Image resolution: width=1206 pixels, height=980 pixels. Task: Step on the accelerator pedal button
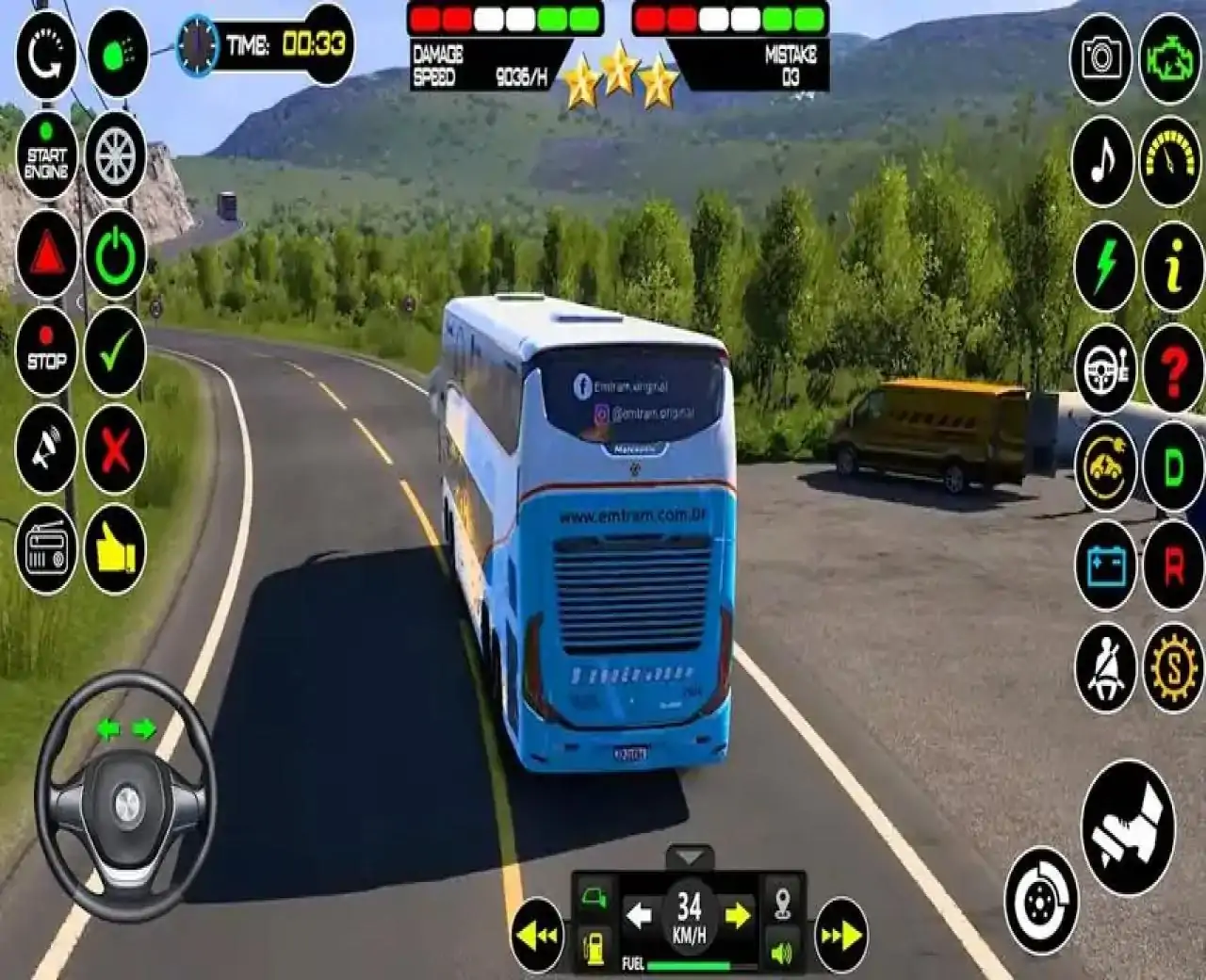[1128, 827]
